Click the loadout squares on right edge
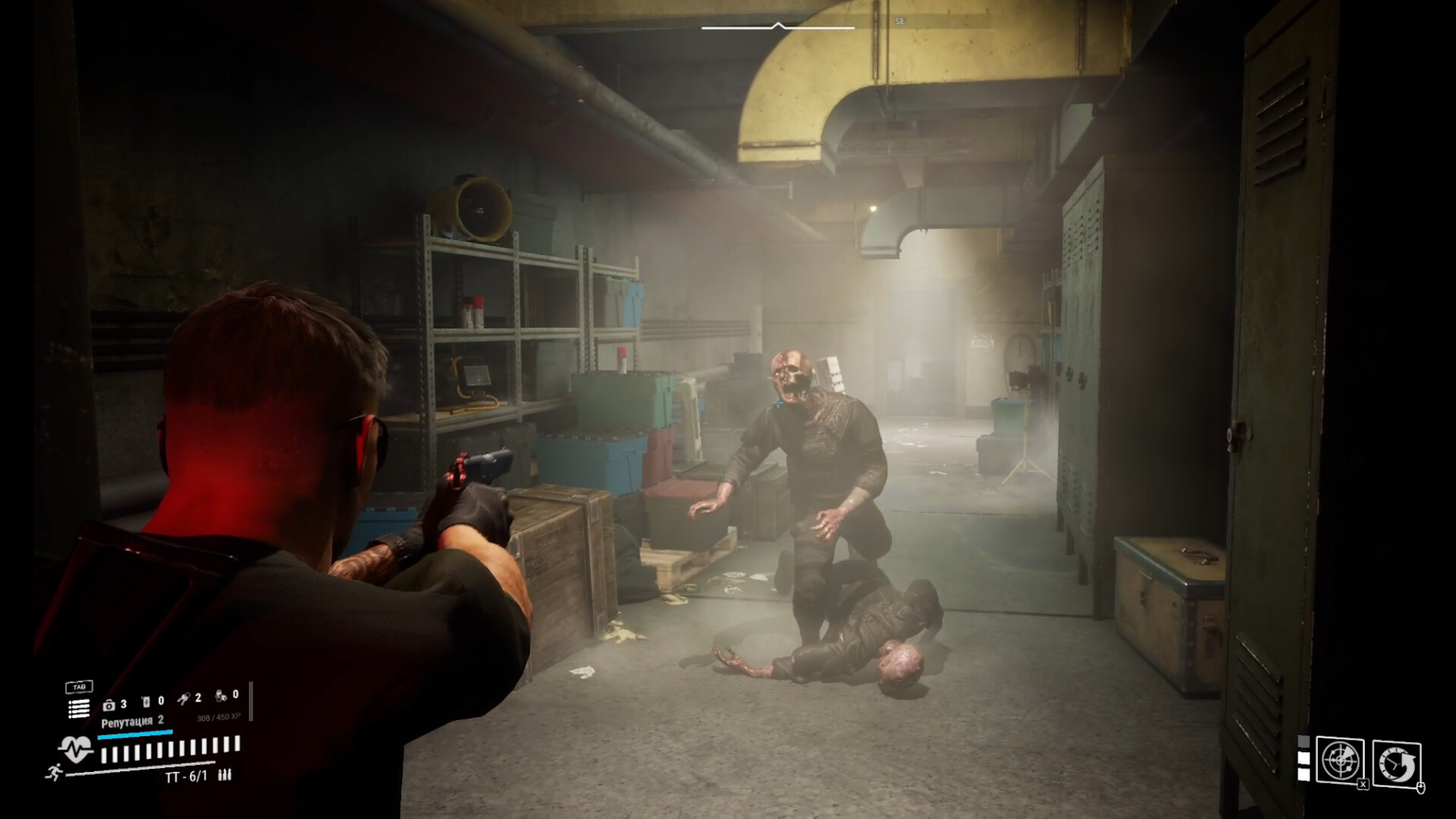The image size is (1456, 819). tap(1304, 758)
